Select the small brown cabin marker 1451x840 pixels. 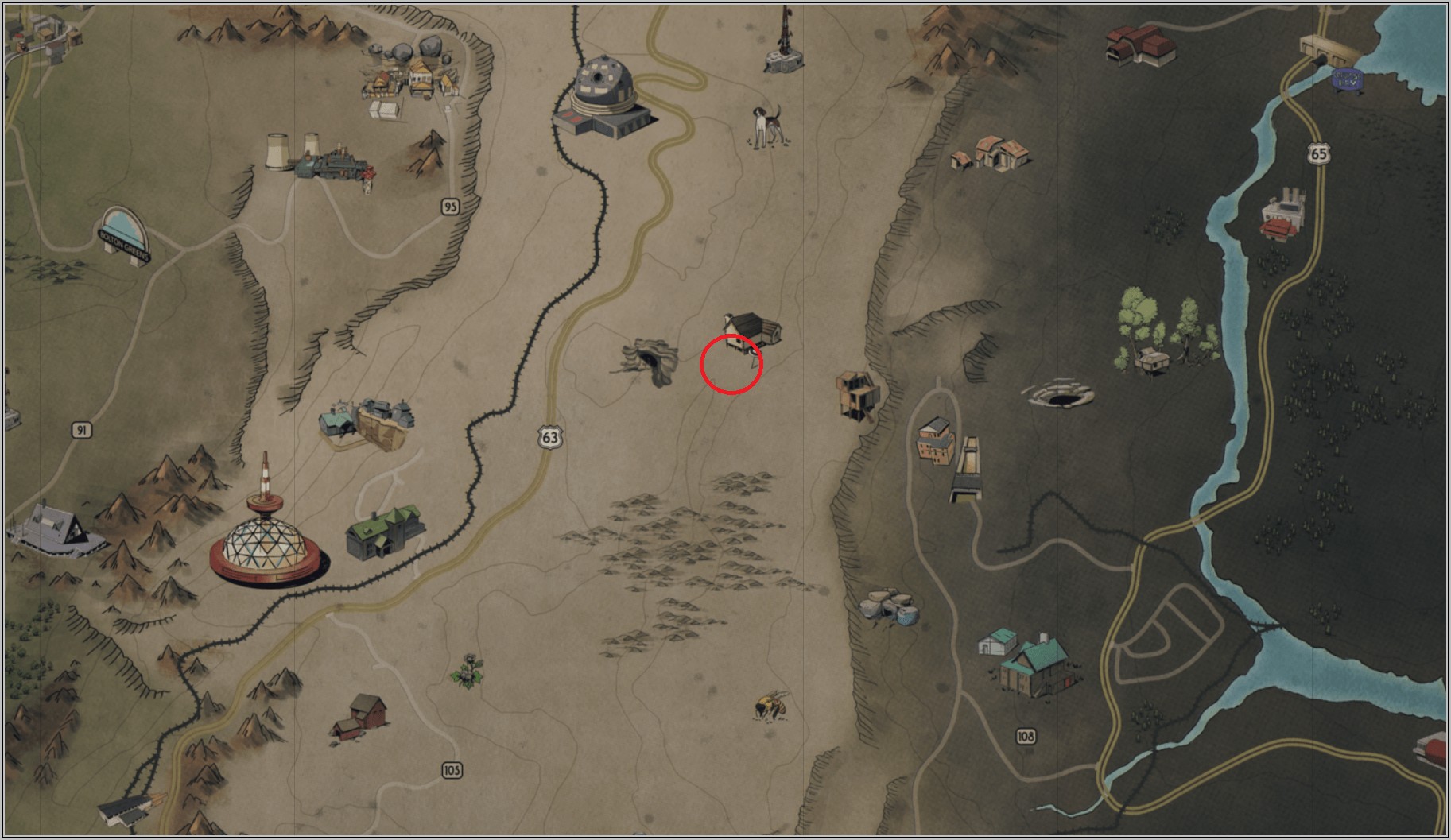point(751,328)
